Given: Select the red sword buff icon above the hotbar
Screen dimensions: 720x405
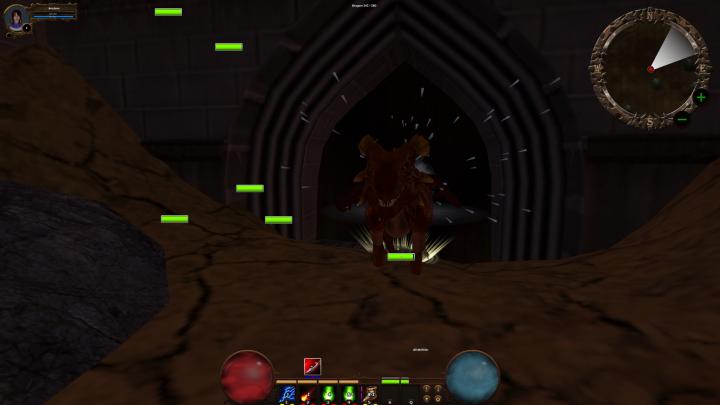Looking at the screenshot, I should (312, 366).
